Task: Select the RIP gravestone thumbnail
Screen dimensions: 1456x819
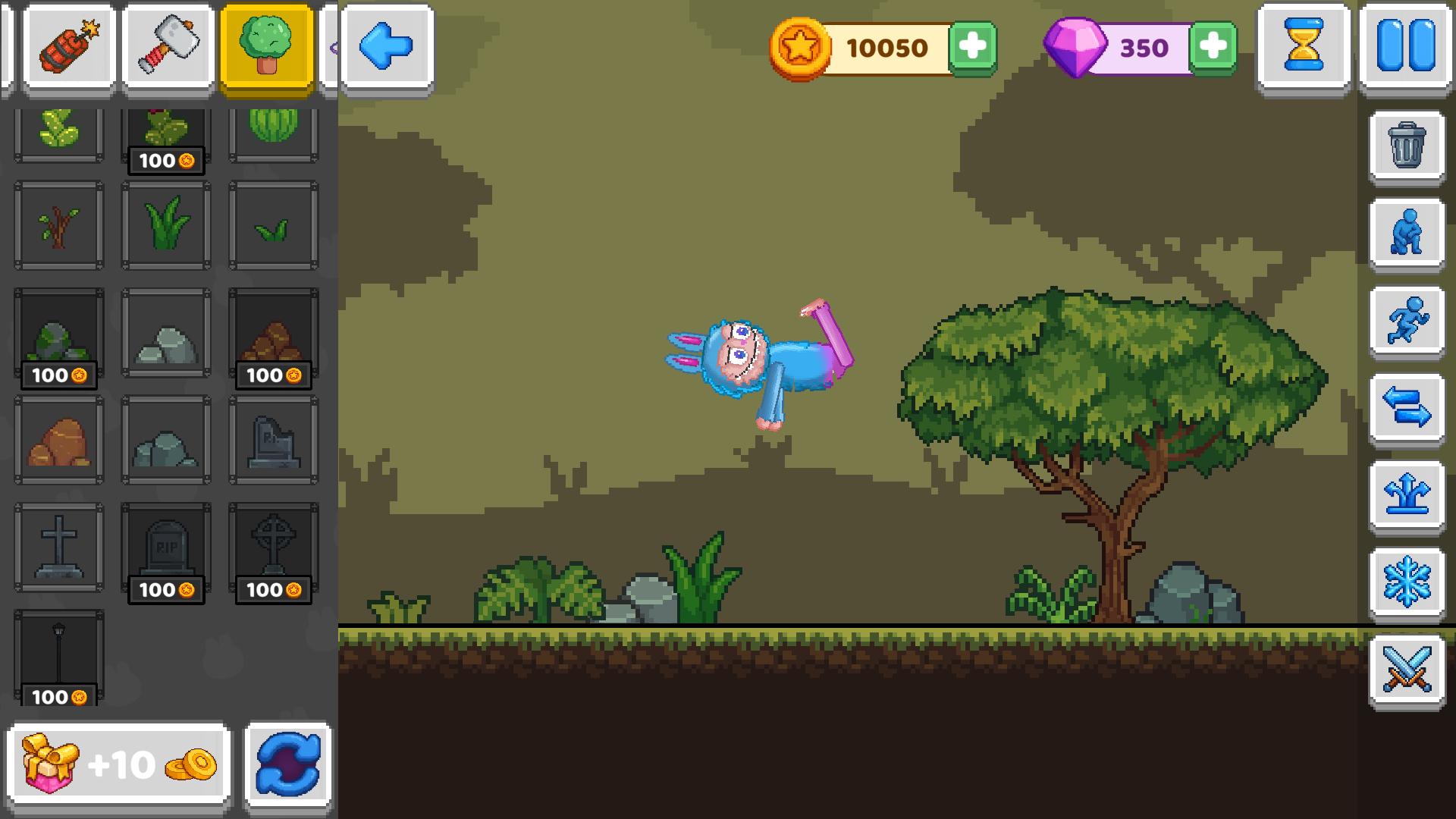Action: pyautogui.click(x=166, y=548)
